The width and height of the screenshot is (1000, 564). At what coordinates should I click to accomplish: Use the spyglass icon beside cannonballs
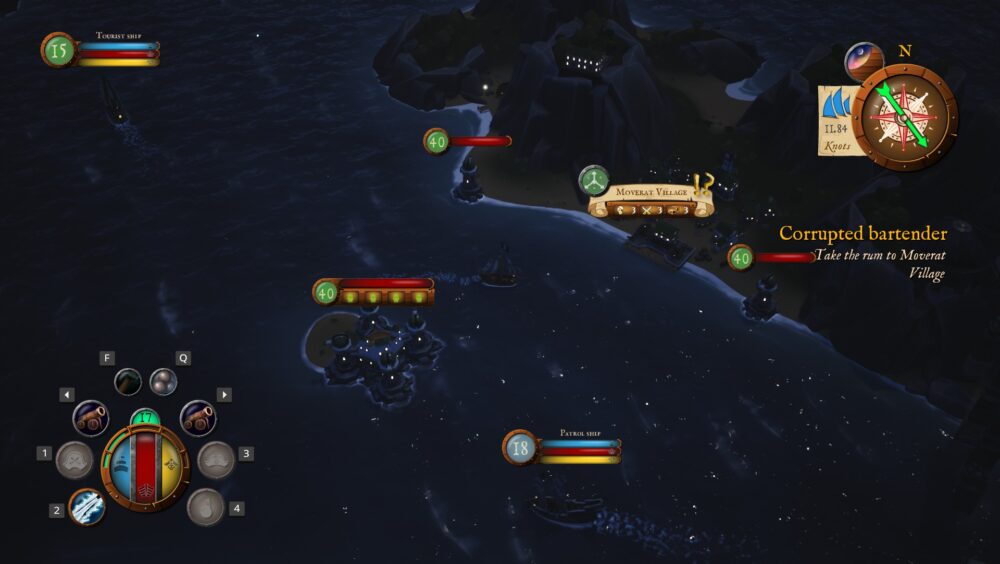point(128,381)
